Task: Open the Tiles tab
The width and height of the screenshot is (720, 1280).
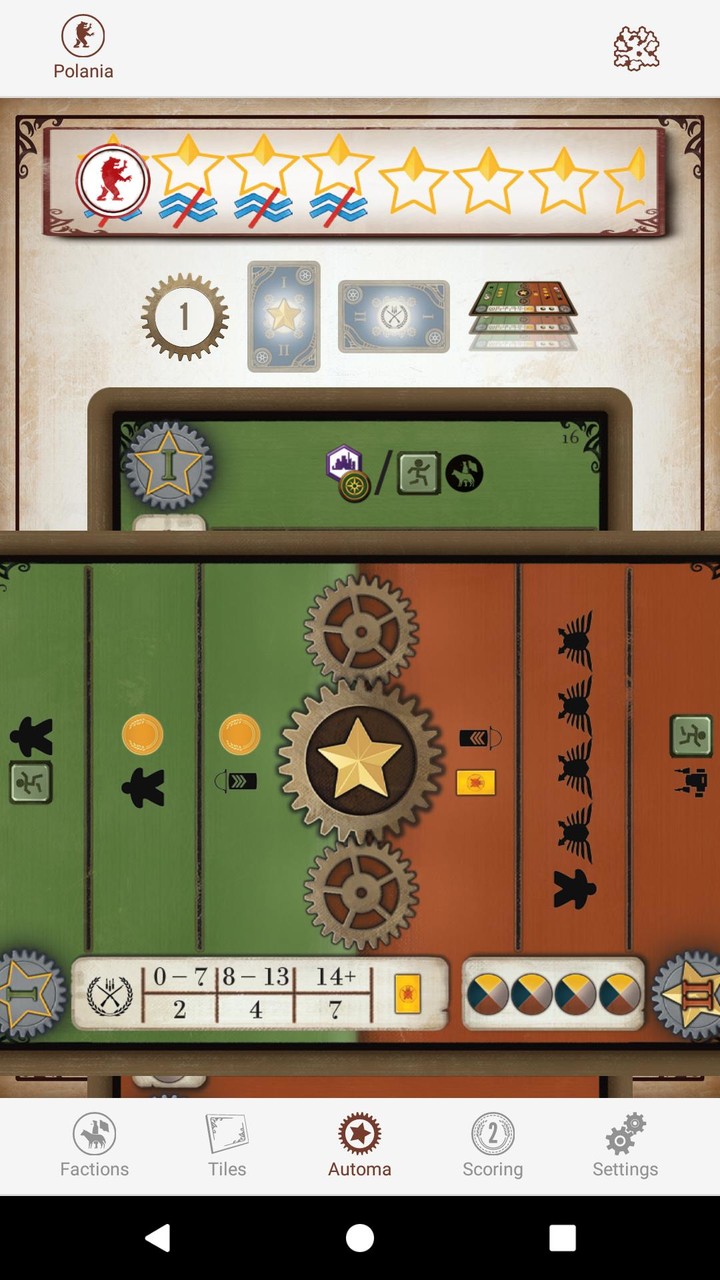Action: (227, 1146)
